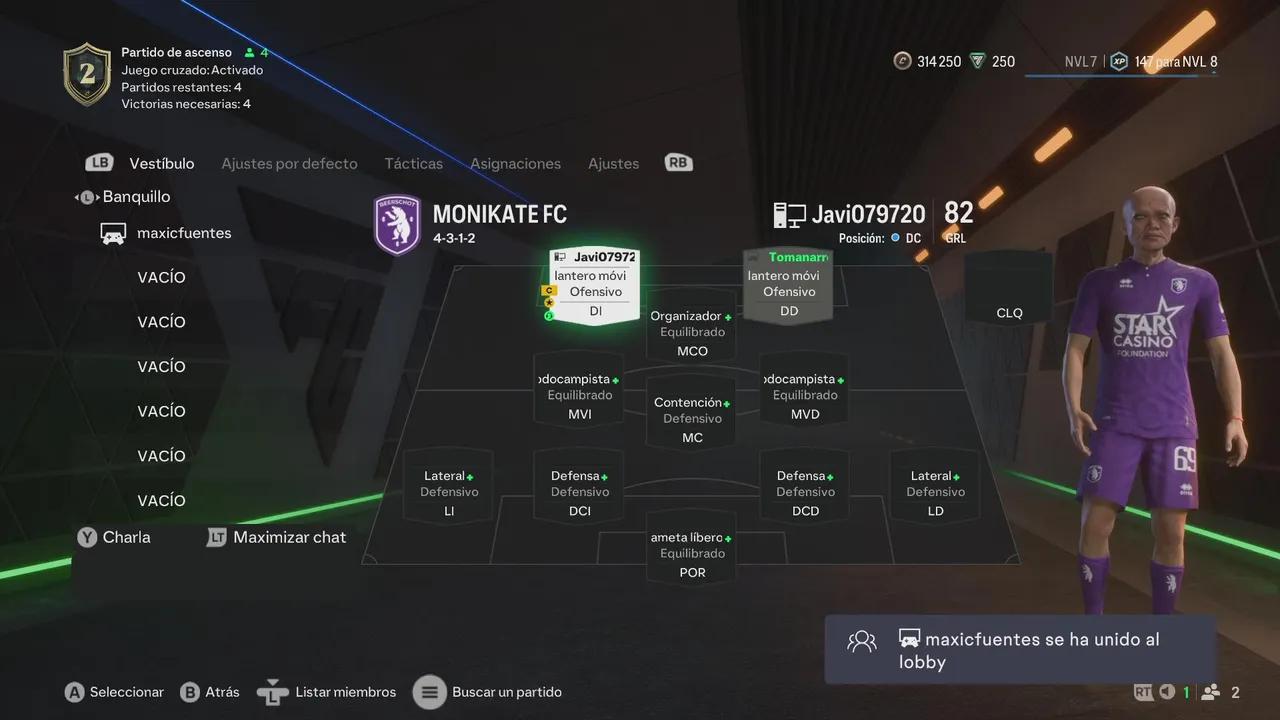Click the MONIKATE FC club crest

coord(397,224)
